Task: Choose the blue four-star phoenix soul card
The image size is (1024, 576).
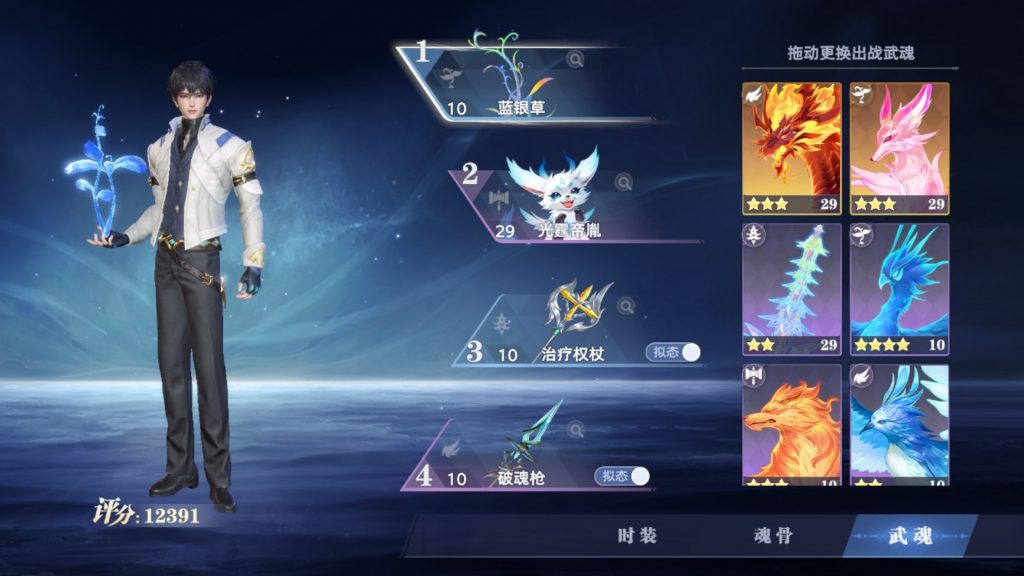Action: [899, 289]
